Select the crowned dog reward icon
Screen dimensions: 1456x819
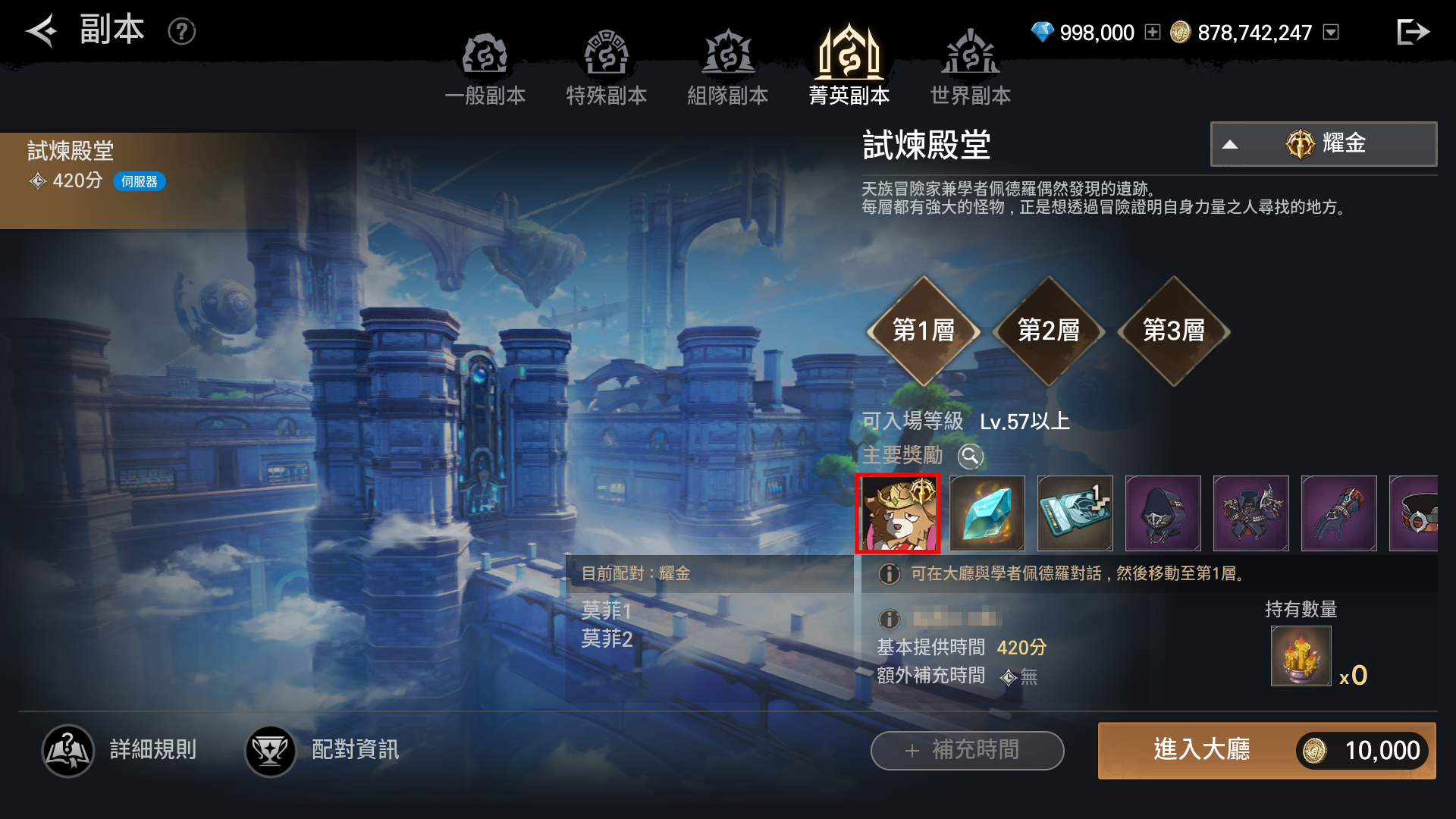pos(898,513)
